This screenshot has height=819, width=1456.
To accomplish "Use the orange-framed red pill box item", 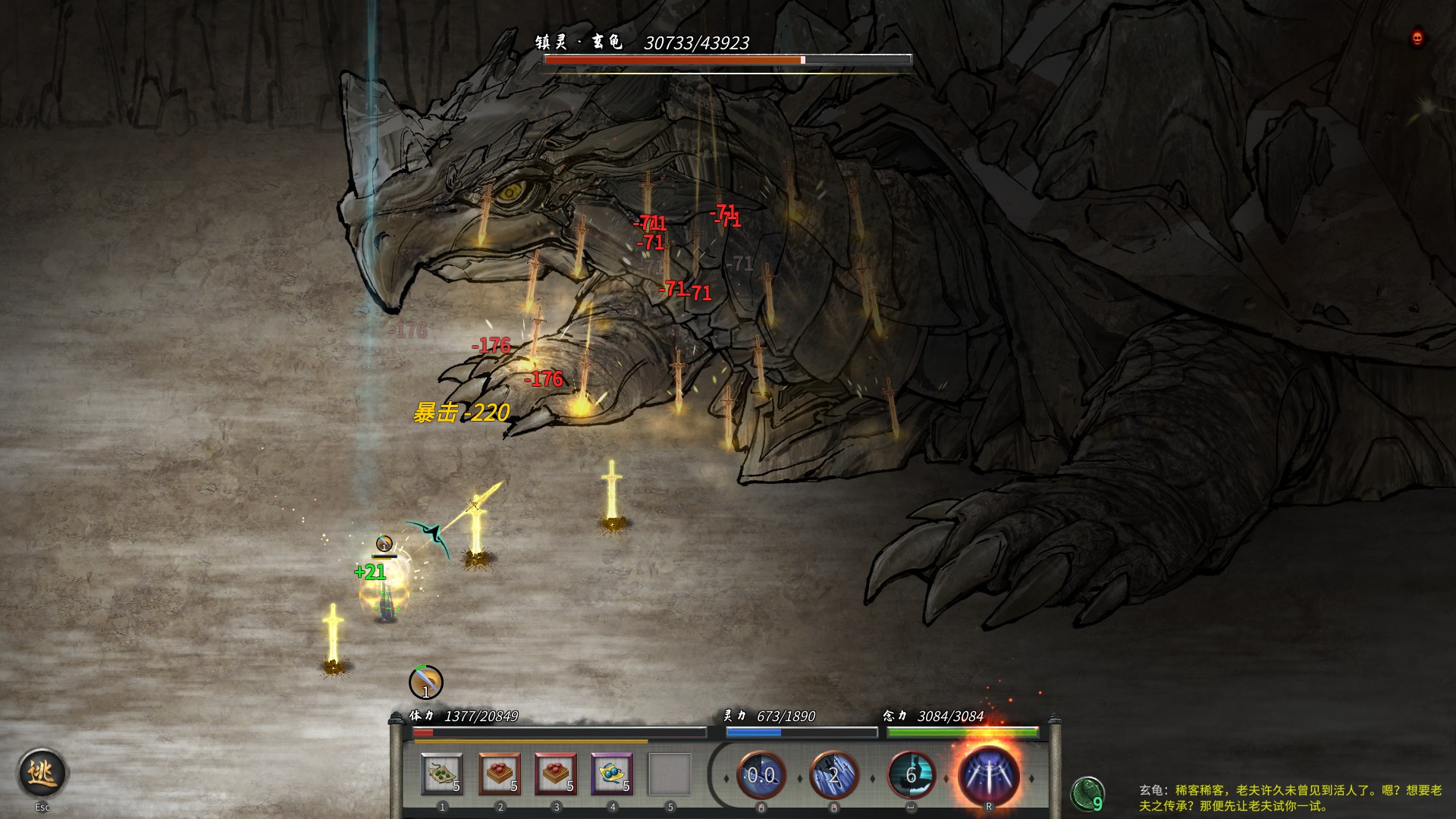I will click(x=499, y=774).
